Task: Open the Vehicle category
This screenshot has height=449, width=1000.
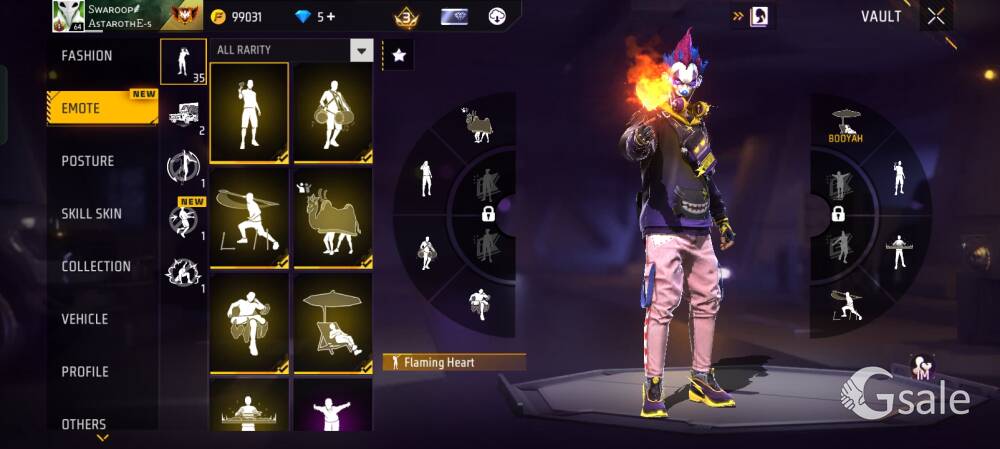Action: point(85,319)
